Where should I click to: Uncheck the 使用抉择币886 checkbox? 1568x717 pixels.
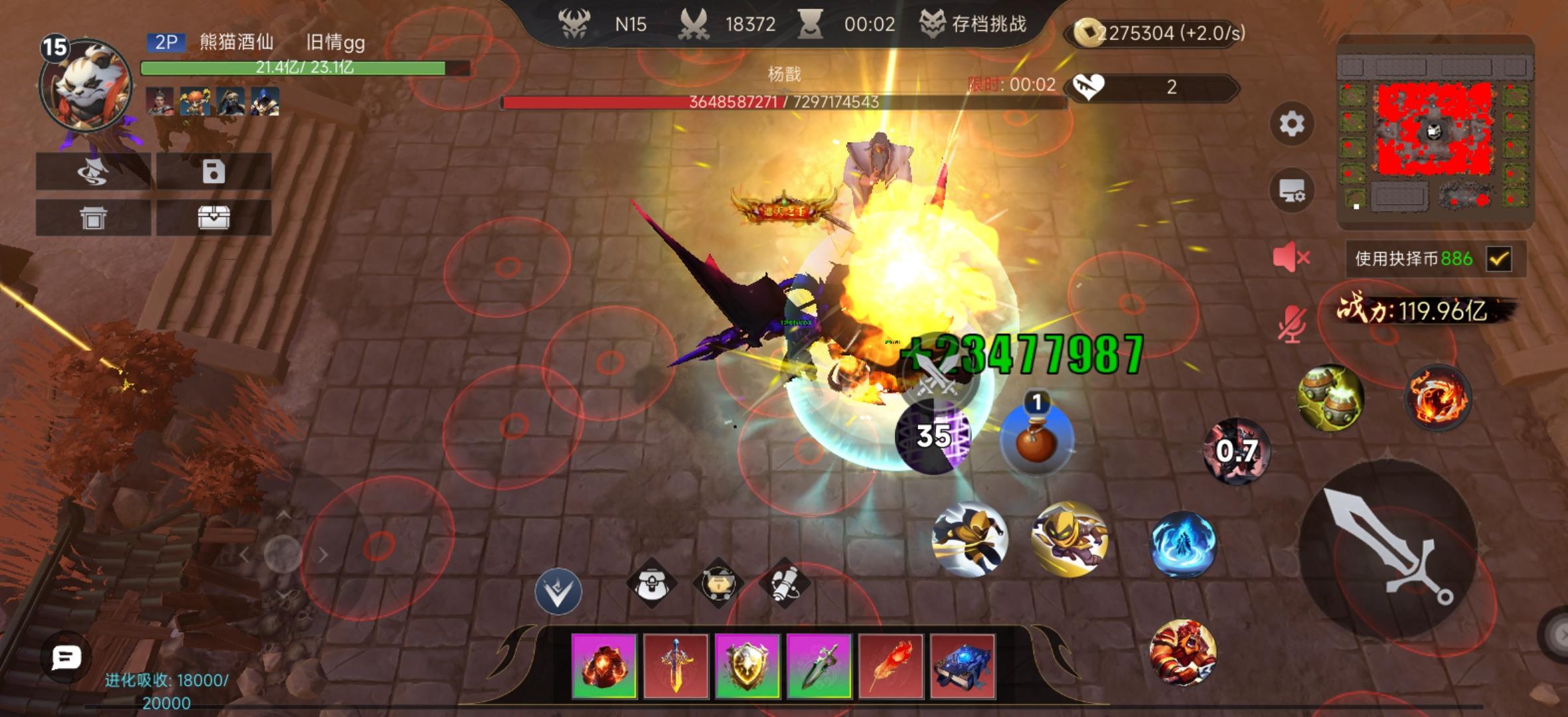[x=1498, y=259]
